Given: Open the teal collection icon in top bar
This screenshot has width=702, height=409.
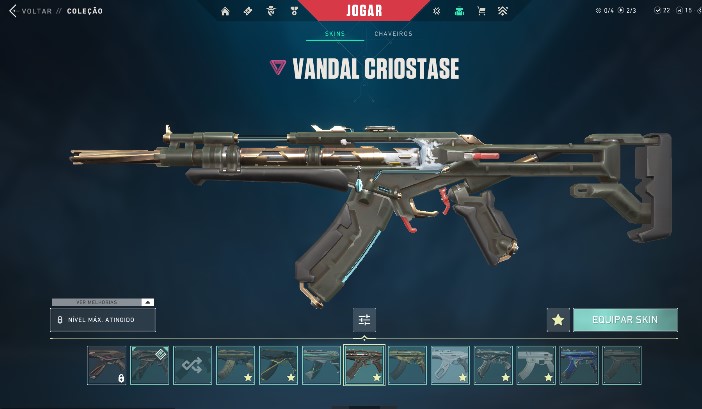Looking at the screenshot, I should click(x=459, y=11).
